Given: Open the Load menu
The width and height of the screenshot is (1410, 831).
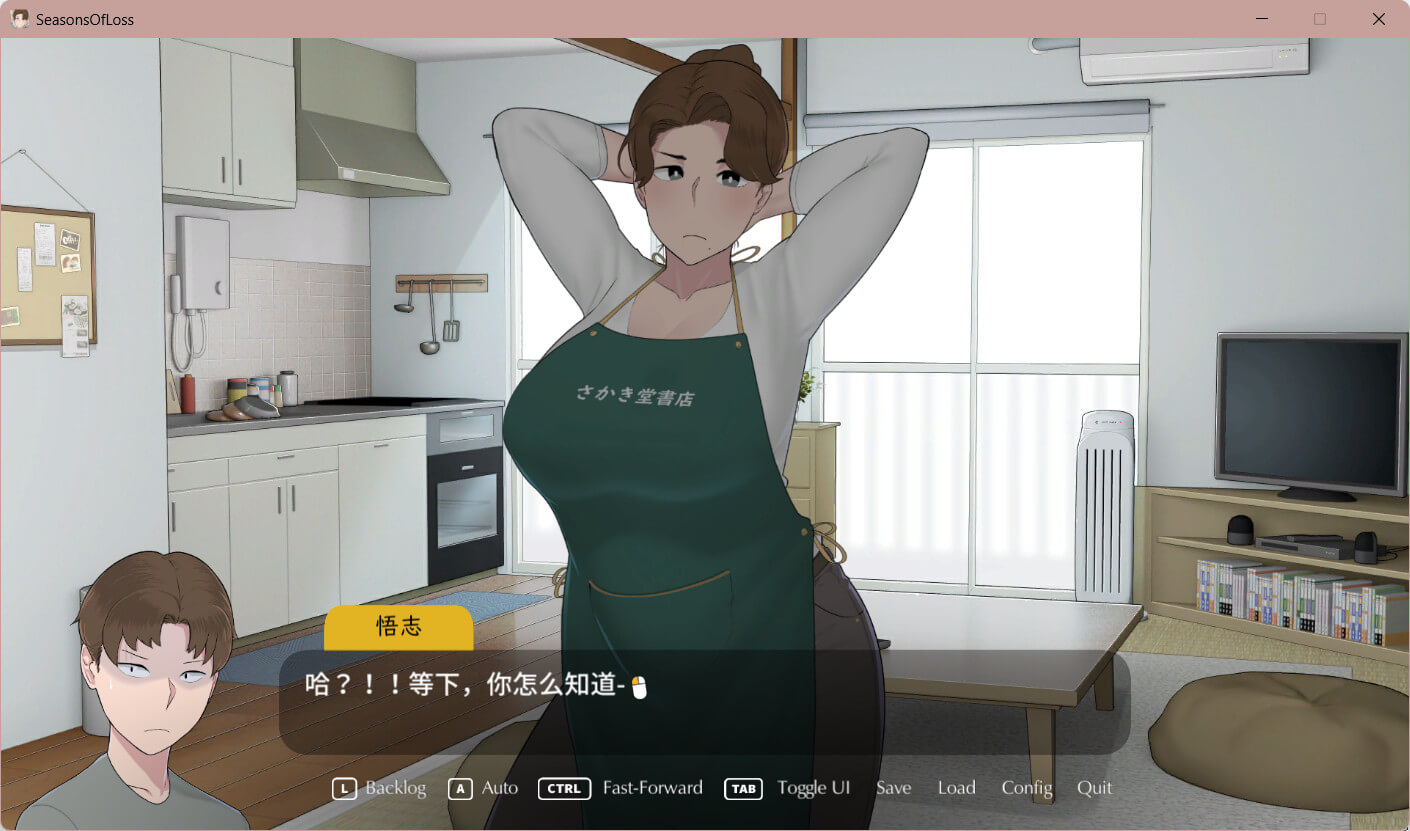Looking at the screenshot, I should (956, 788).
